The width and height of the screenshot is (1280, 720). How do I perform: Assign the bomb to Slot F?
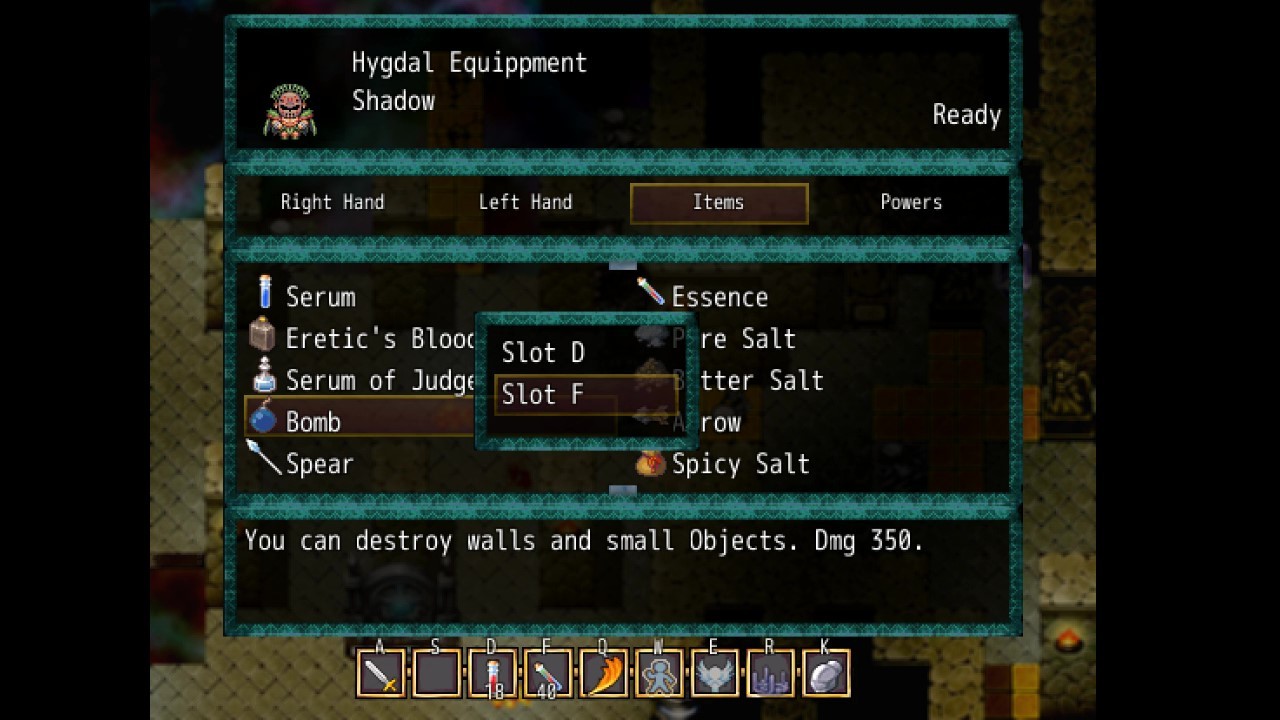(x=543, y=394)
